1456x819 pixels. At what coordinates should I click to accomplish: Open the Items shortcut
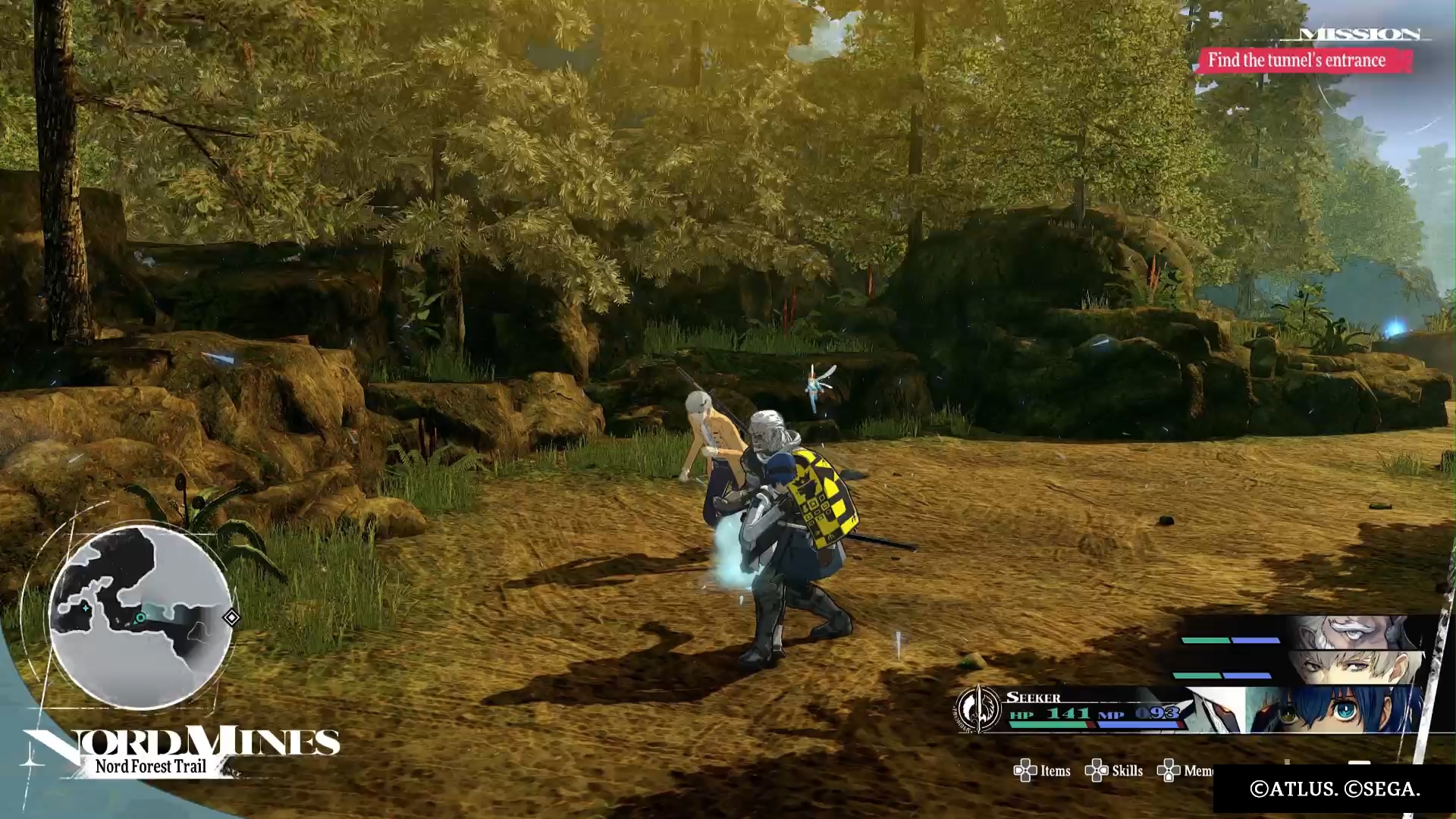(x=1043, y=771)
